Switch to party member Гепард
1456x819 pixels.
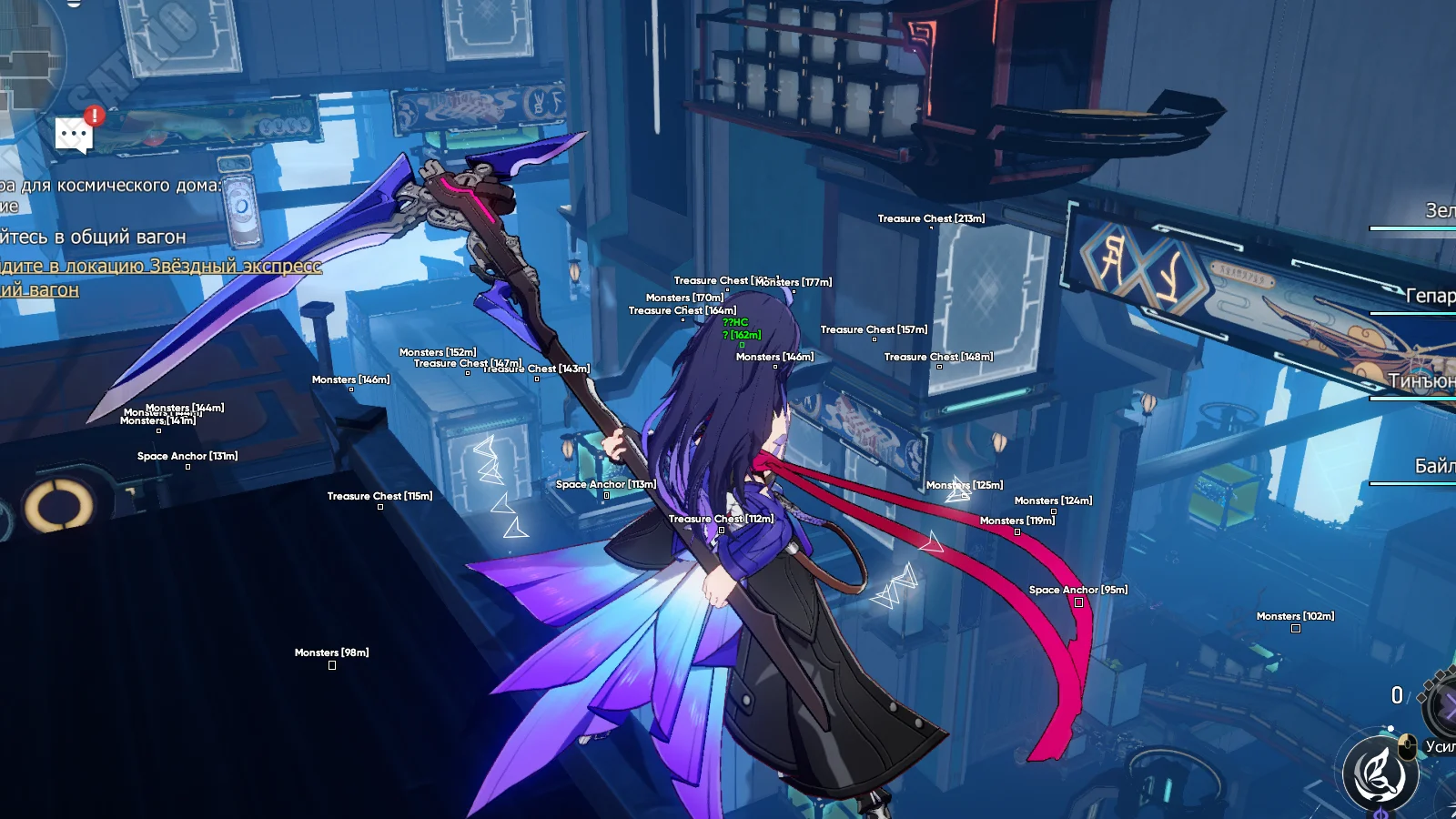point(1429,296)
